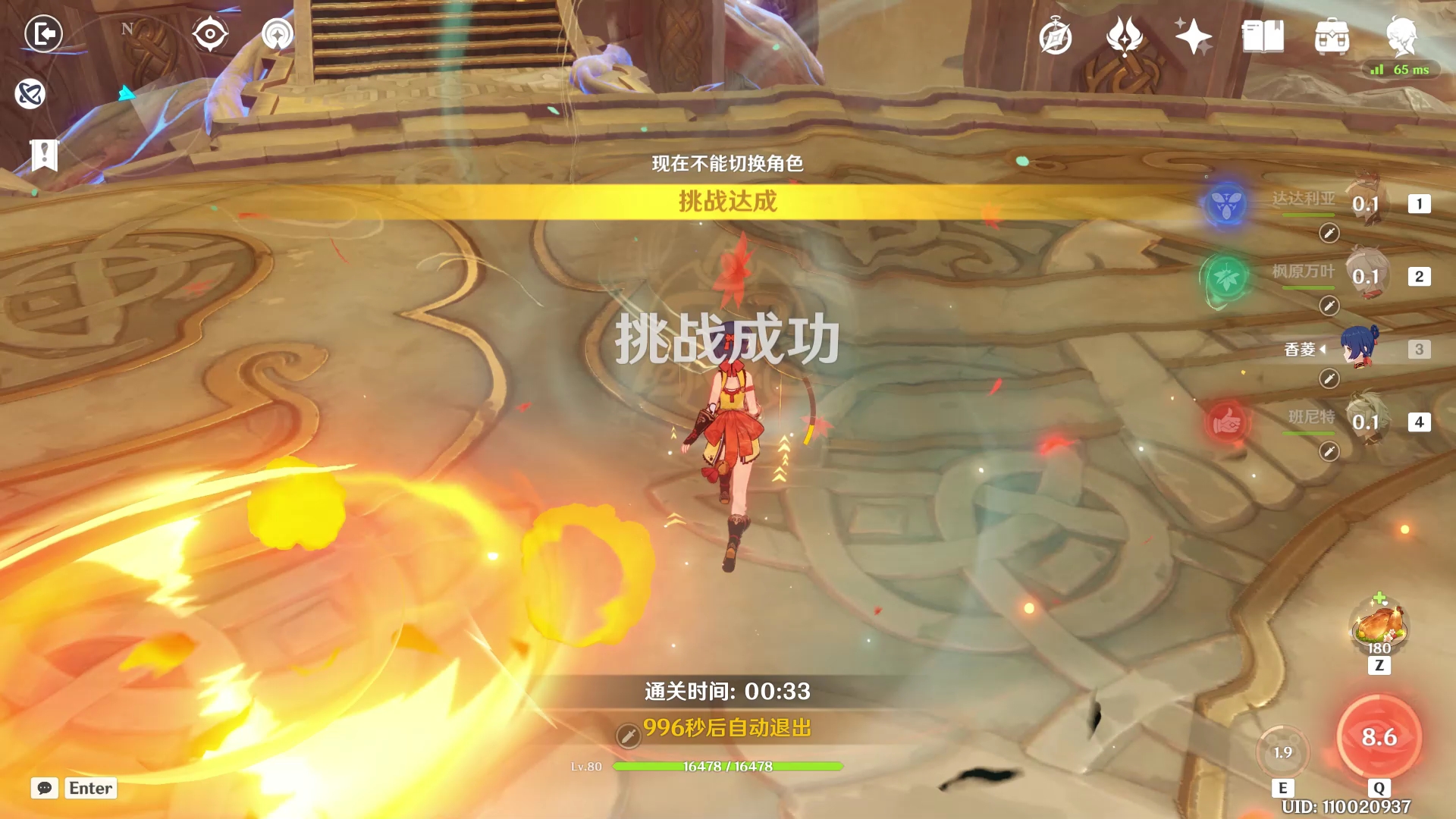Screen dimensions: 1456x819
Task: Open the Battle Pass wings icon
Action: coord(1125,36)
